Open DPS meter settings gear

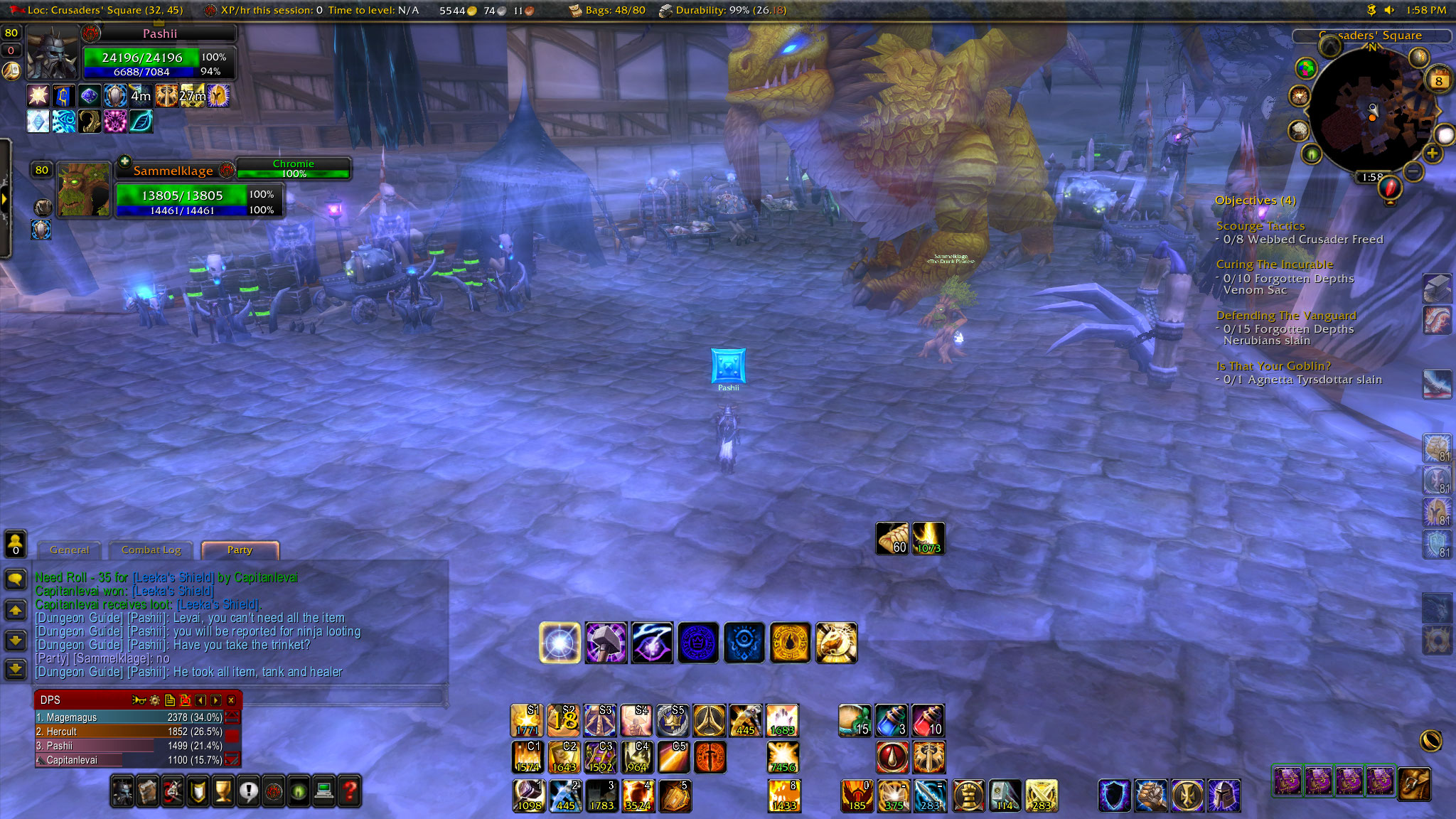click(x=155, y=700)
